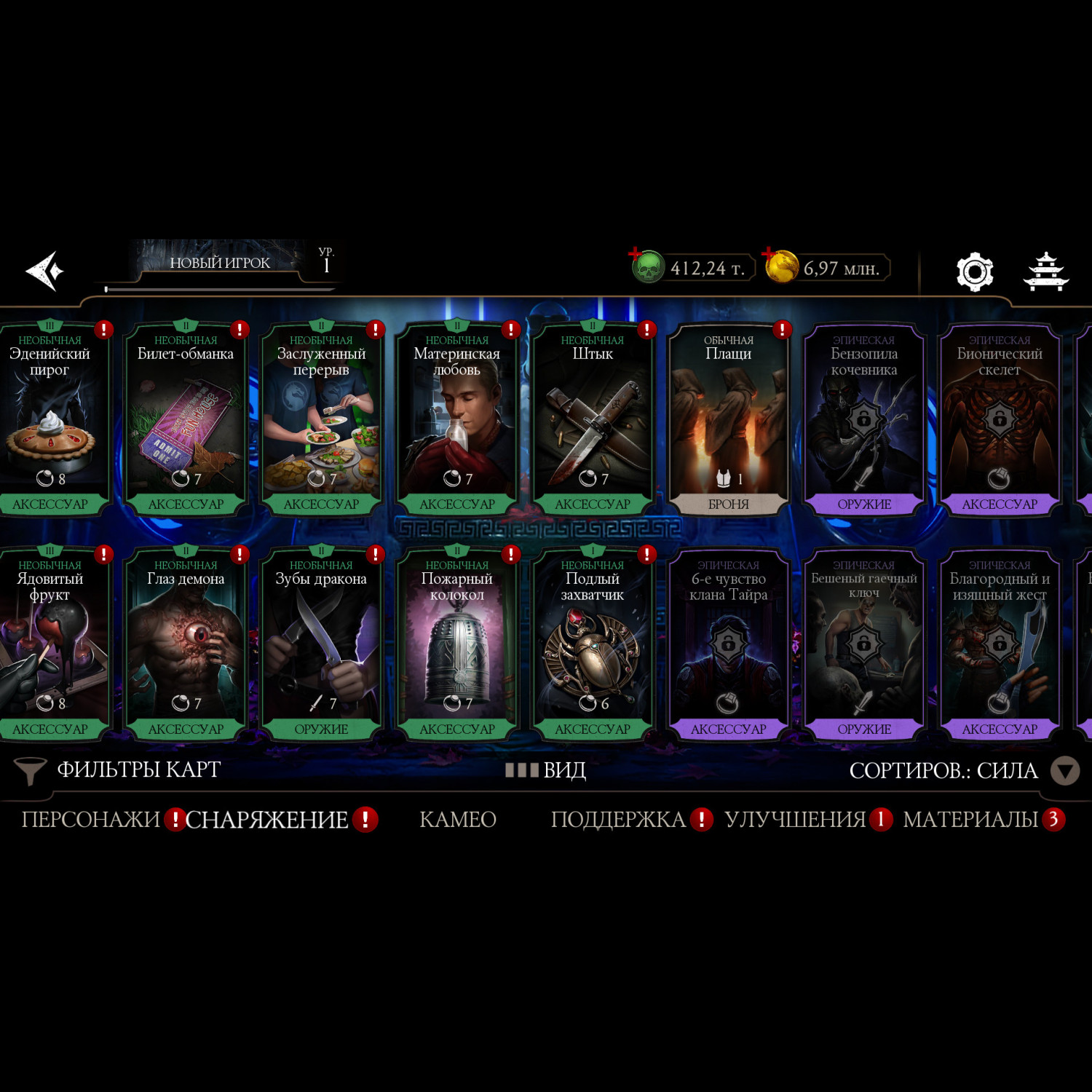Choose the Заслуженный перерыв card
Image resolution: width=1092 pixels, height=1092 pixels.
tap(321, 419)
